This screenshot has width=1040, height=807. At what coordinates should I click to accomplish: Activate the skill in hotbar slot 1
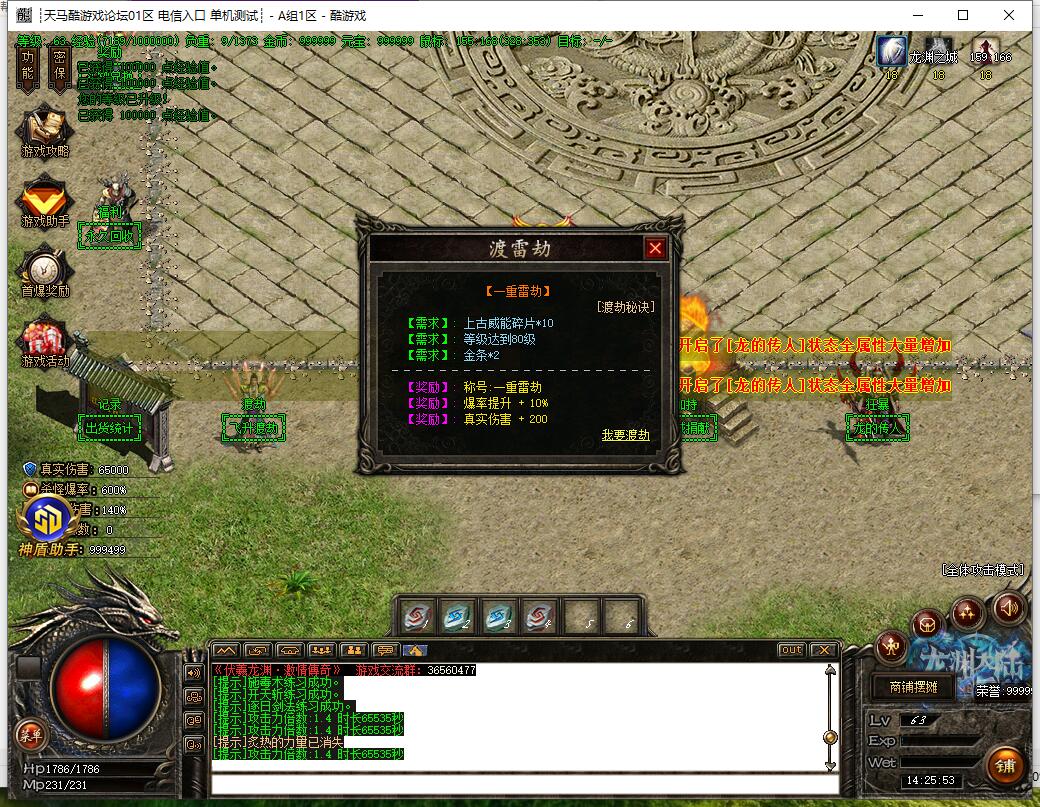coord(418,617)
